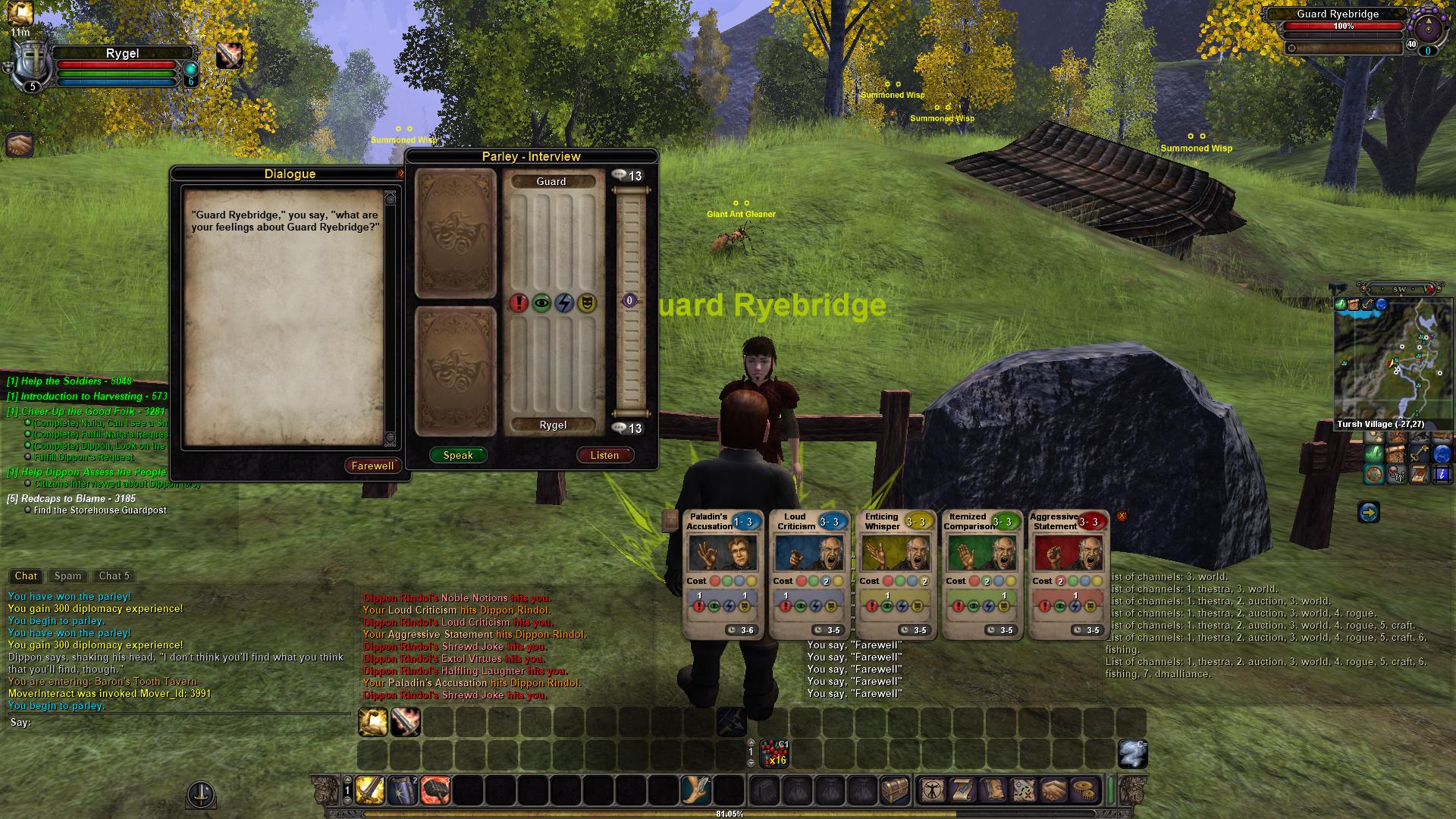Viewport: 1456px width, 819px height.
Task: Say Farewell to end the dialogue
Action: pyautogui.click(x=372, y=466)
